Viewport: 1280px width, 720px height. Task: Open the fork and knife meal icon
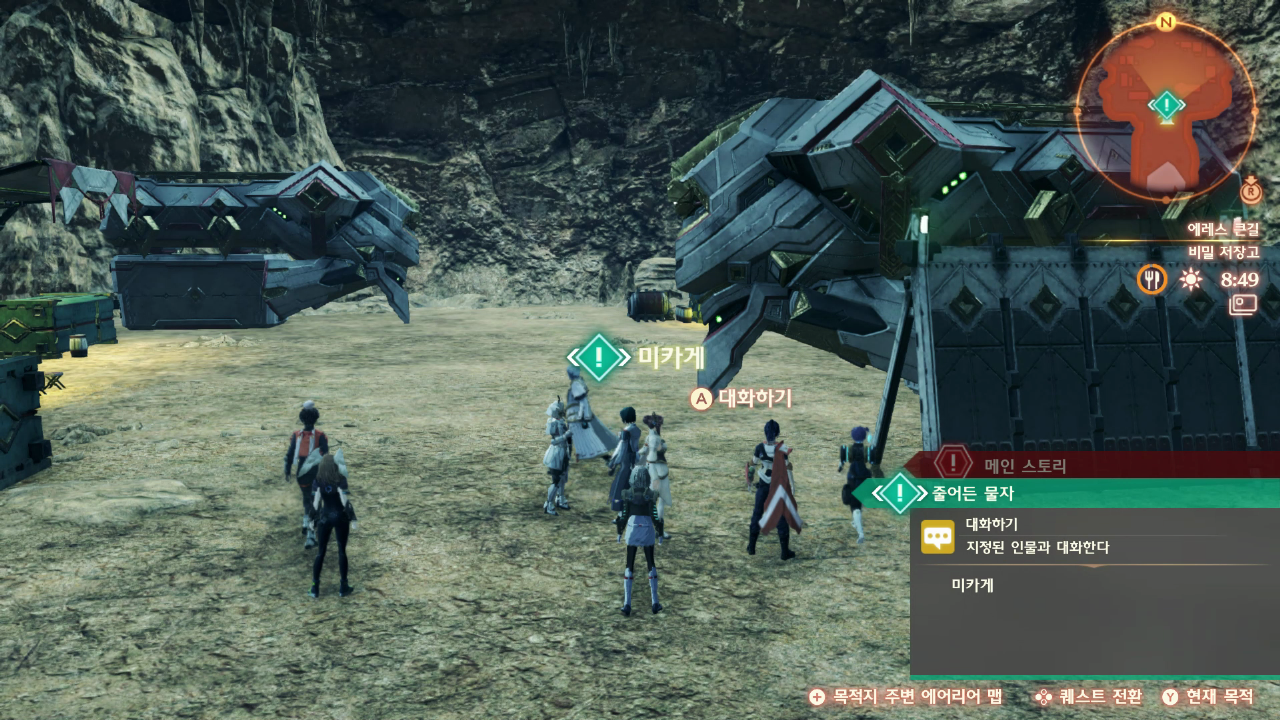(x=1152, y=279)
